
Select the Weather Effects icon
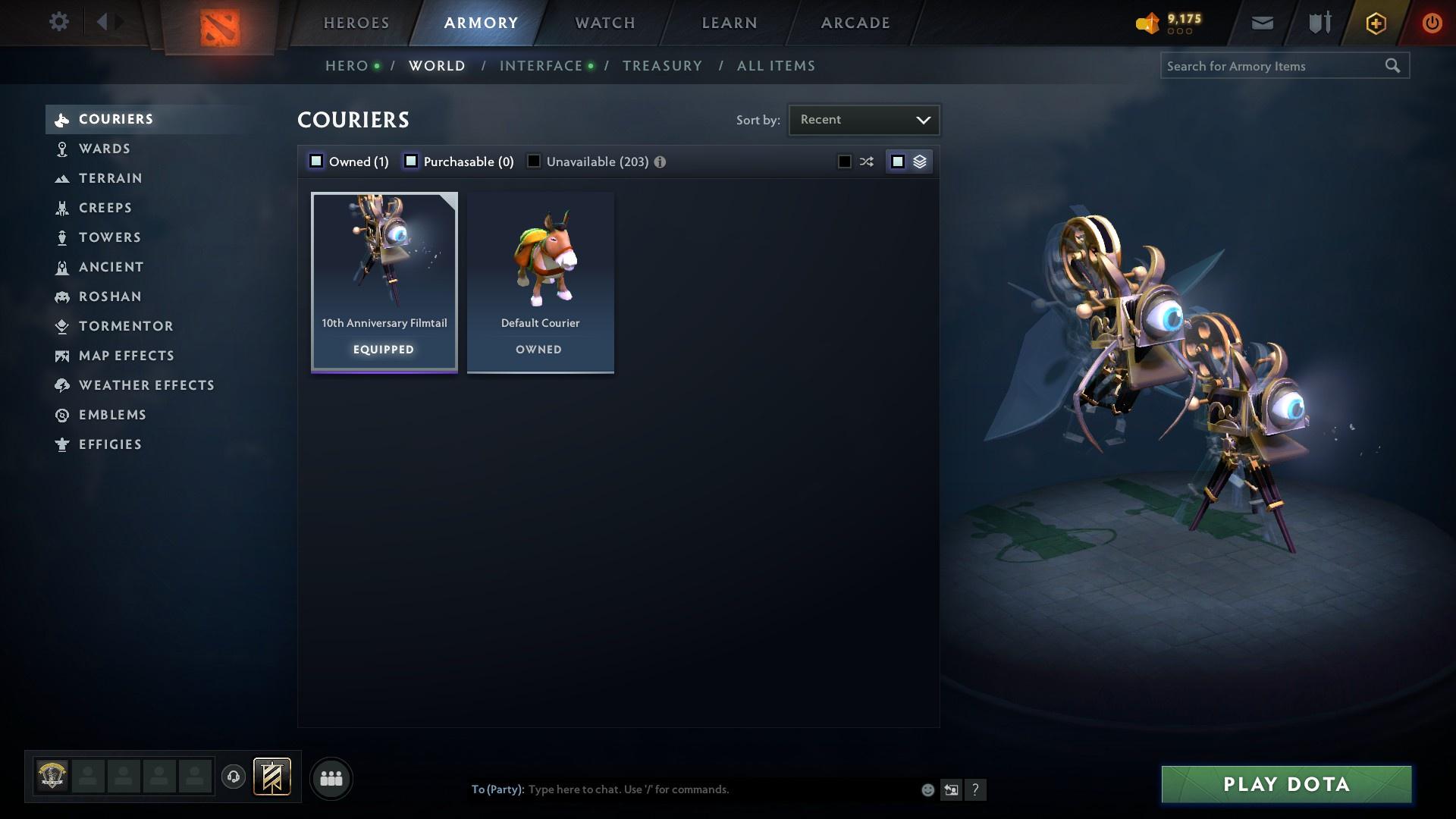click(61, 385)
